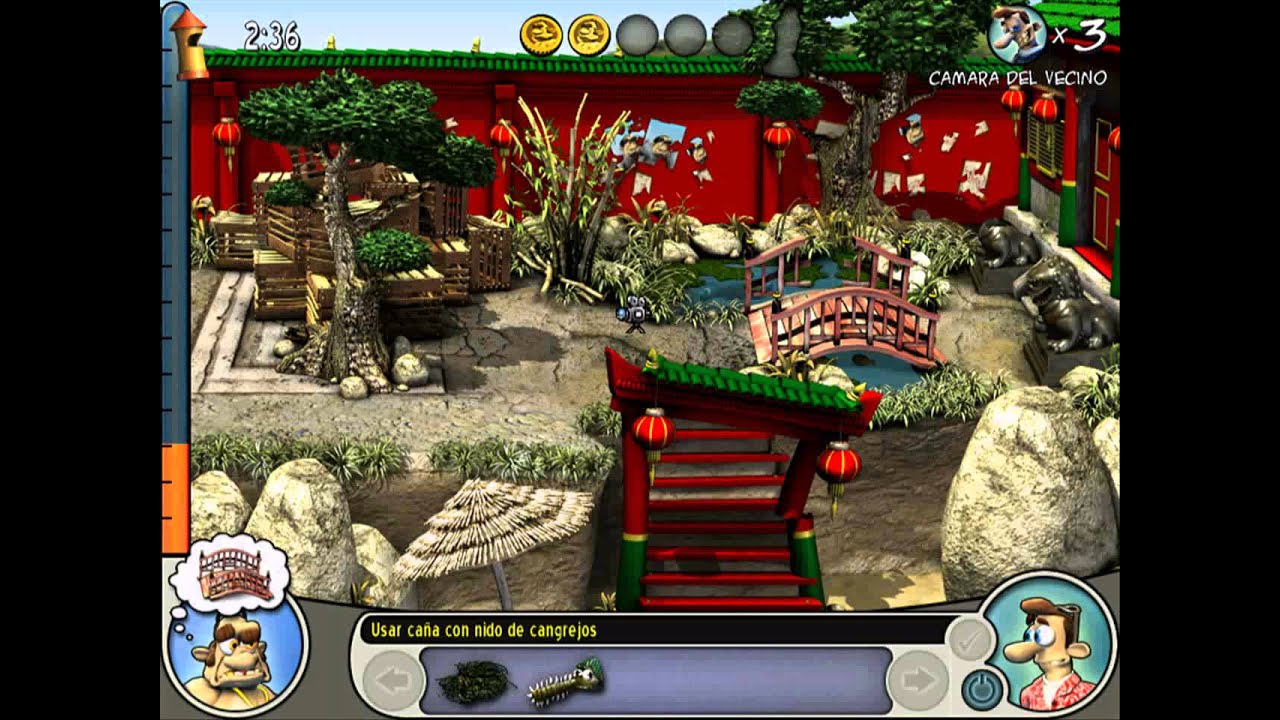
Task: Click the checkmark confirm button
Action: 969,640
